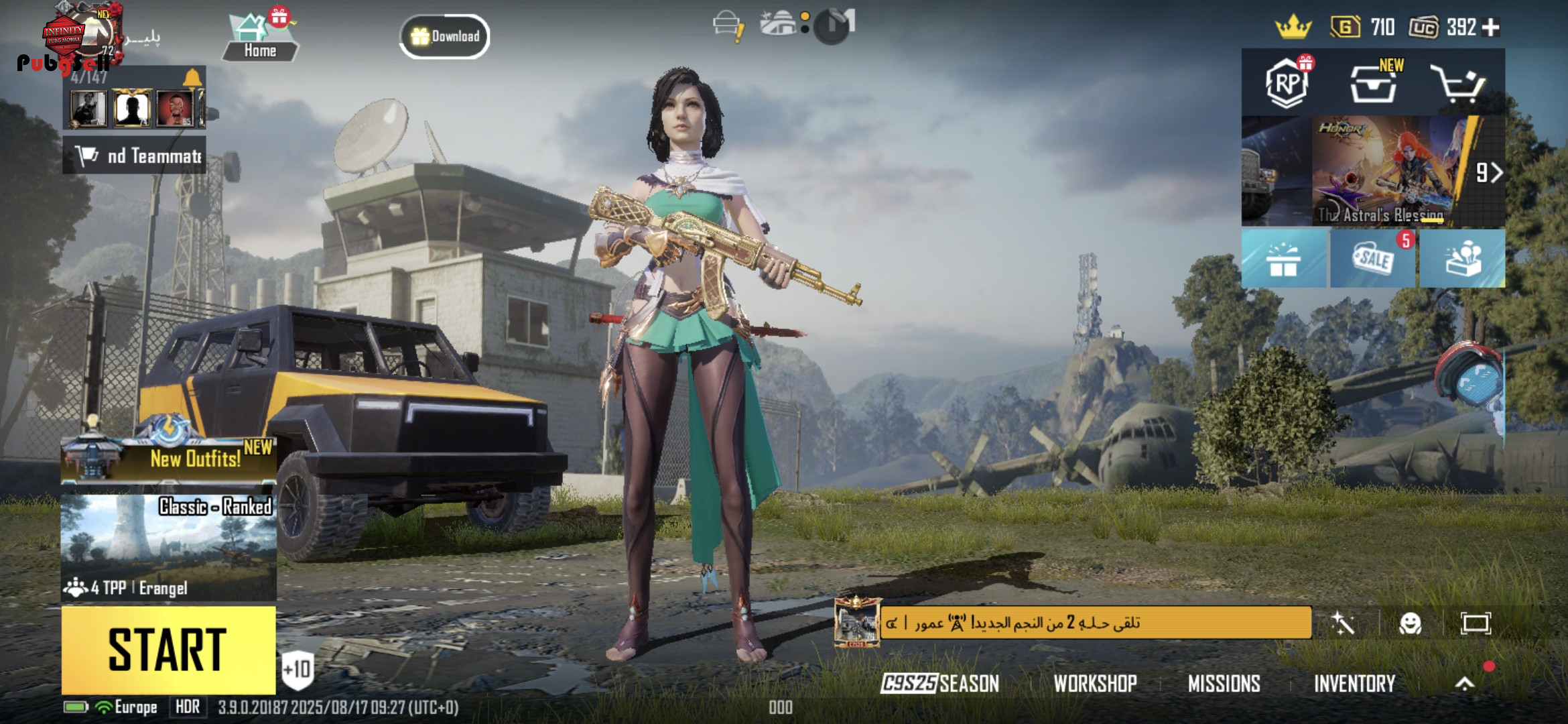The image size is (1568, 724).
Task: Open the Astral's Blessing event banner
Action: click(x=1388, y=171)
